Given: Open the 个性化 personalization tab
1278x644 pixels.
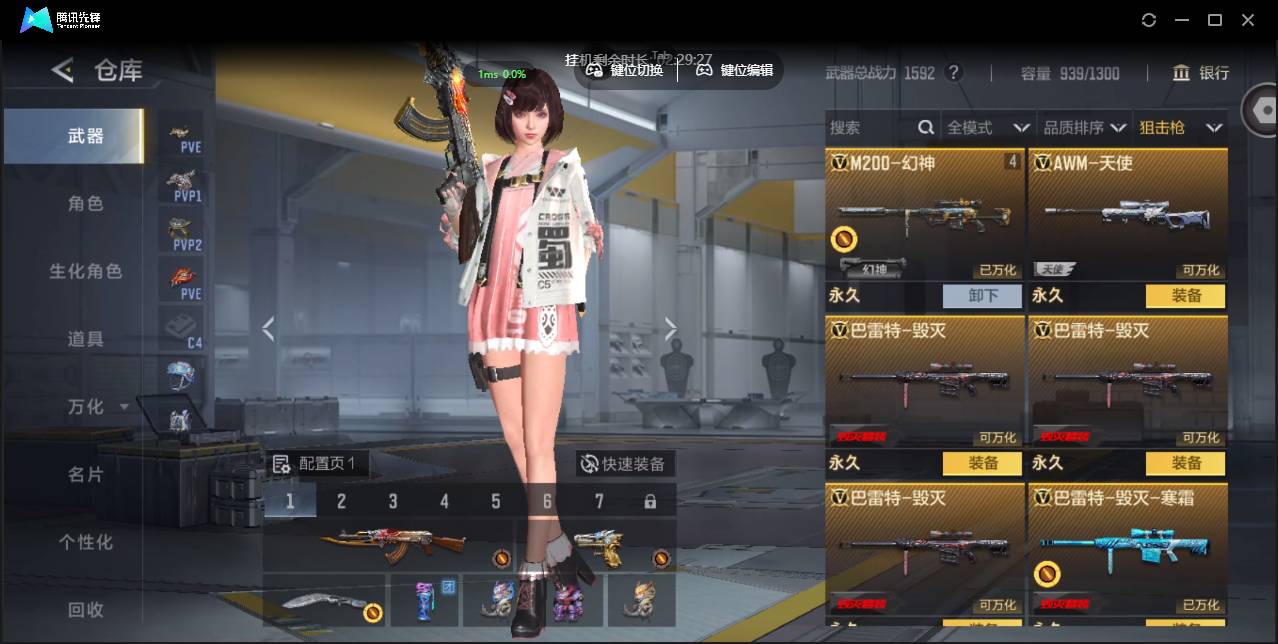Looking at the screenshot, I should pos(85,542).
